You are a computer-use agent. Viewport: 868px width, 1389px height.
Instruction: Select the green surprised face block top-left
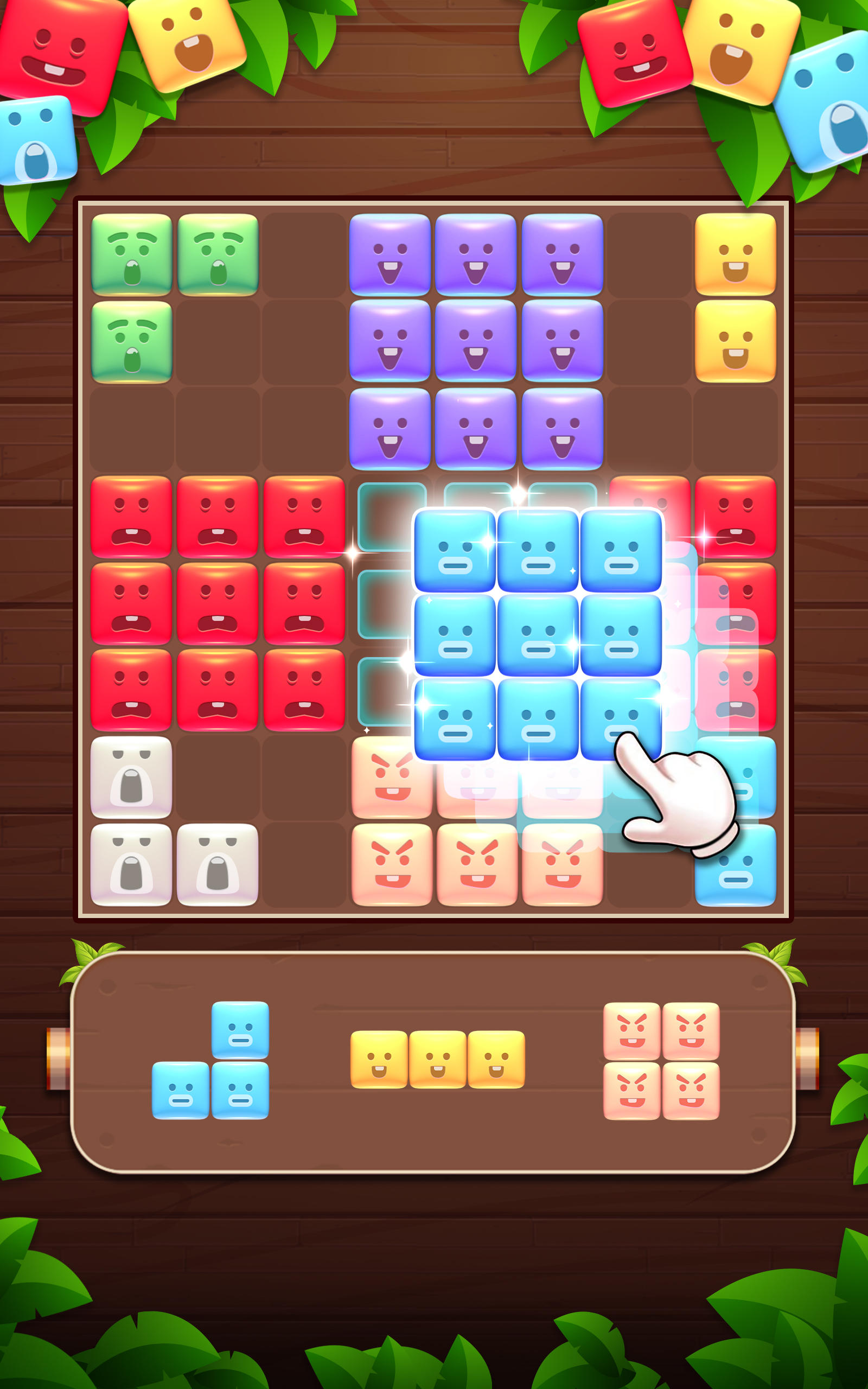coord(131,254)
